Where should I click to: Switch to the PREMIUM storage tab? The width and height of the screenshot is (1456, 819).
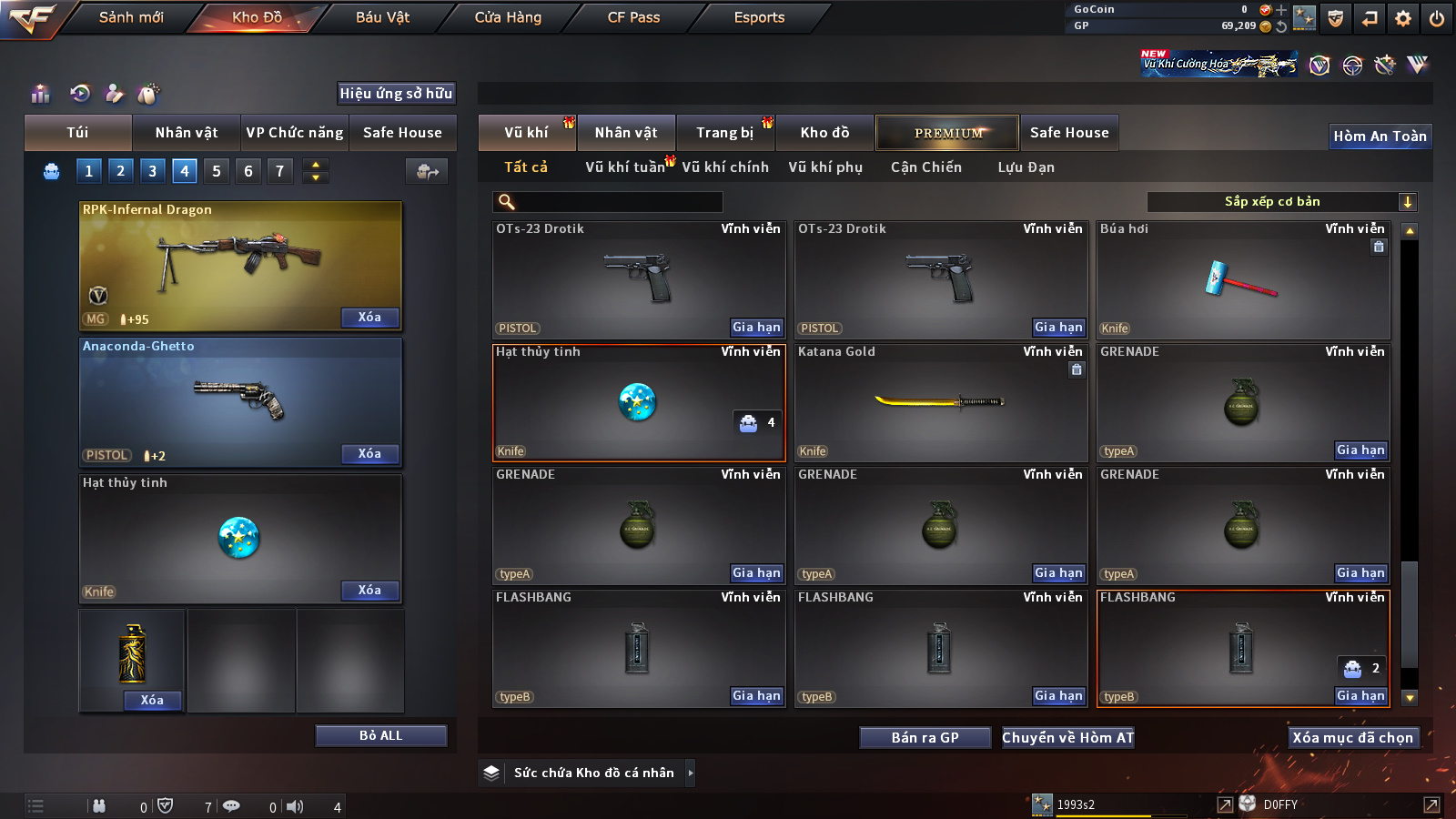(x=947, y=133)
